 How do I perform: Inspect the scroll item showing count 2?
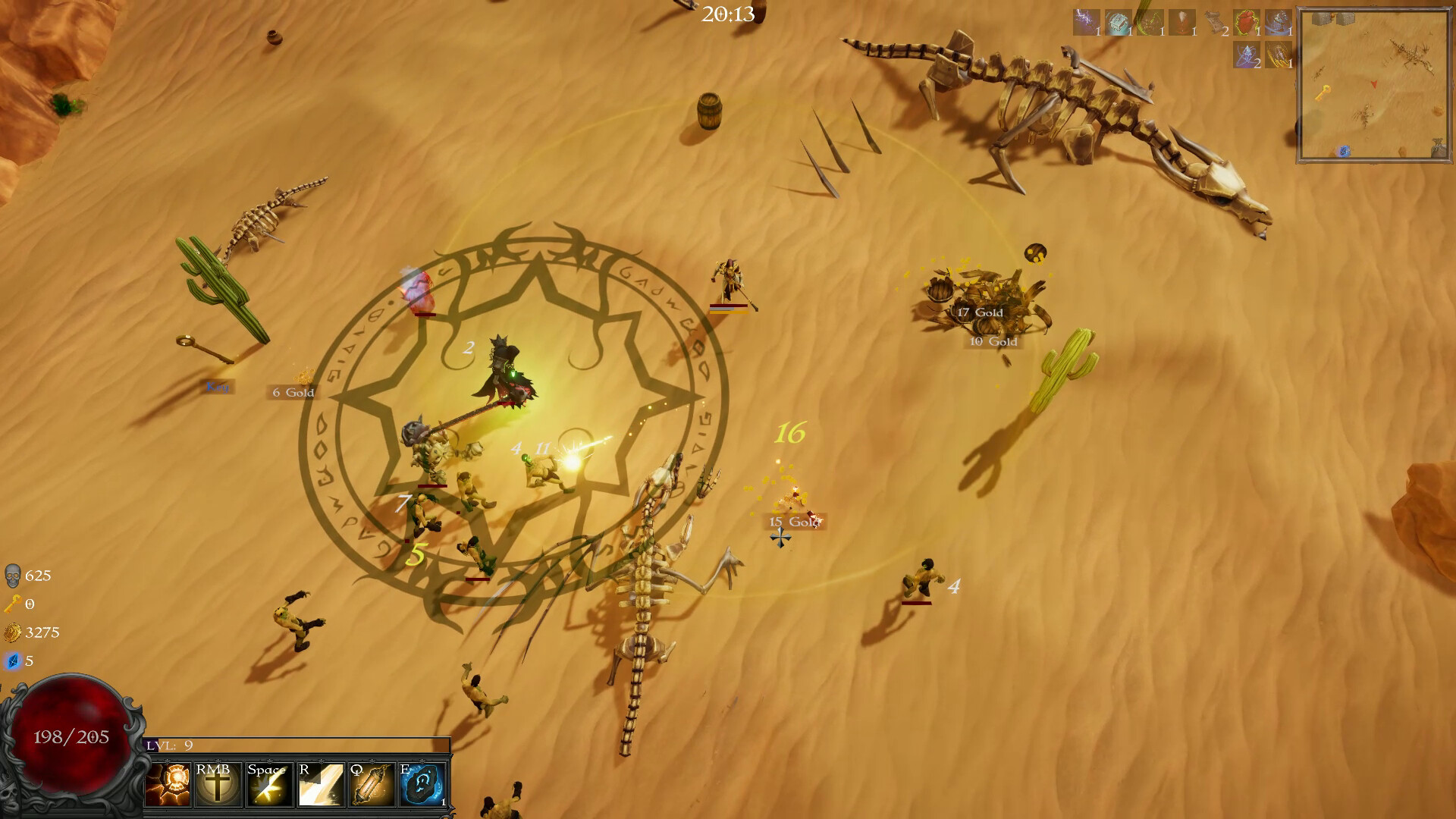coord(1214,21)
